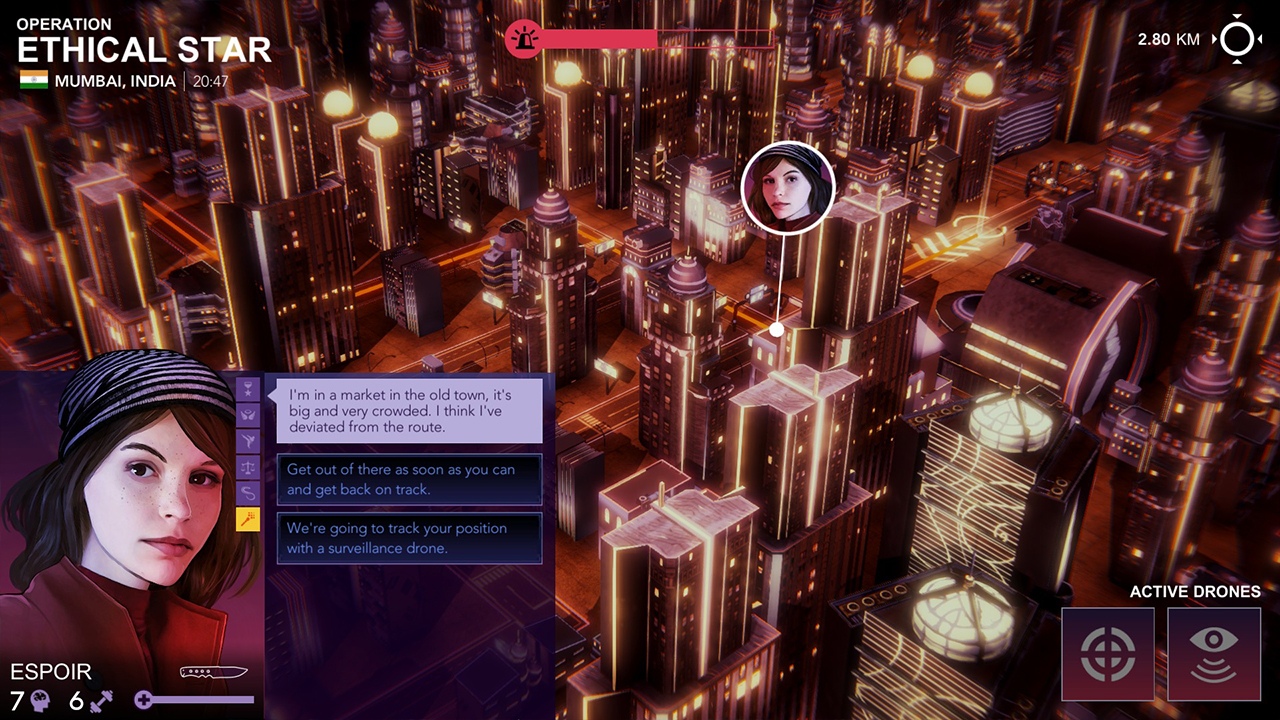Image resolution: width=1280 pixels, height=720 pixels.
Task: Click the trophy trait icon beside the dialogue
Action: pos(247,387)
